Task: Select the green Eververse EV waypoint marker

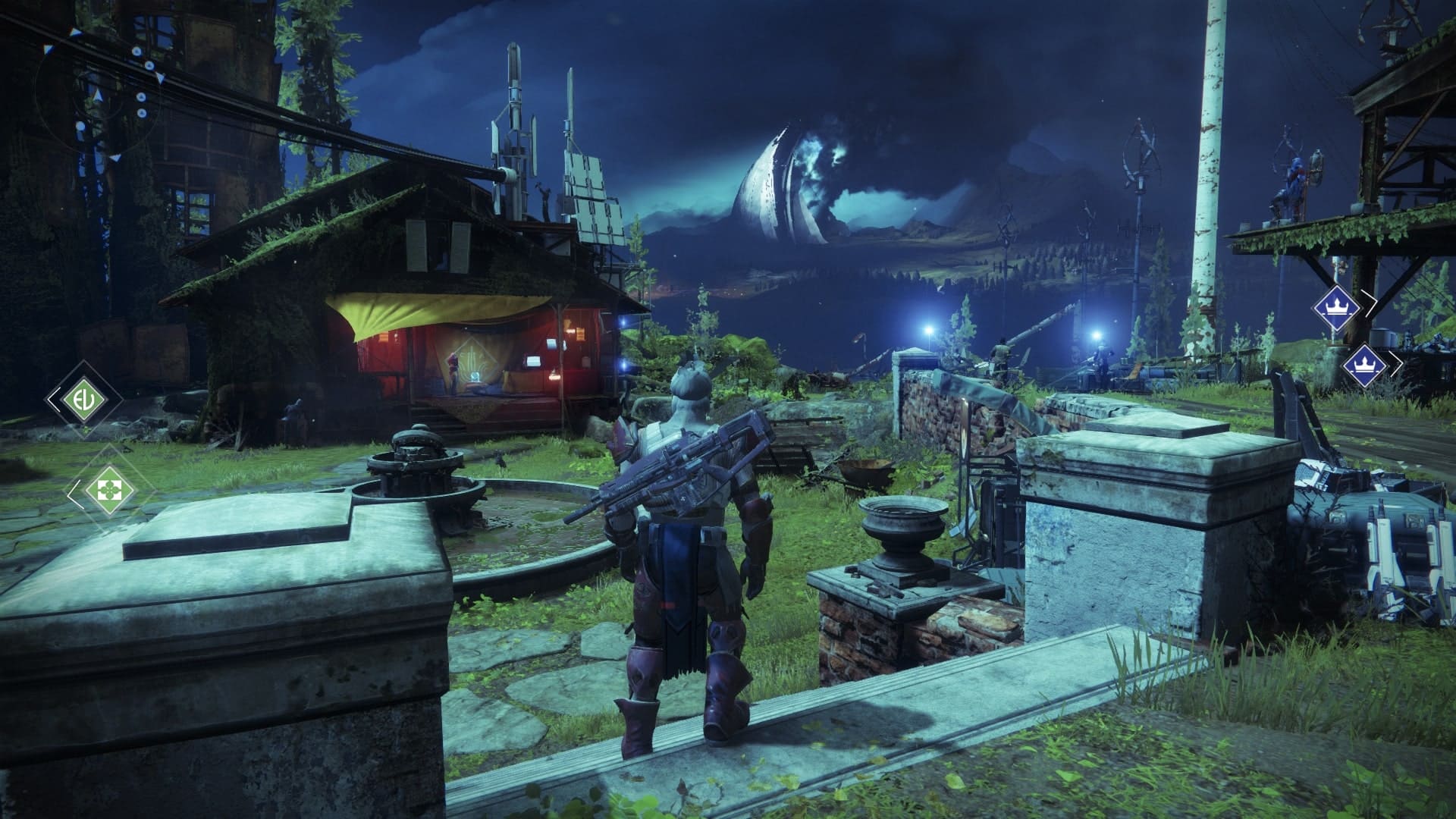Action: pos(83,399)
